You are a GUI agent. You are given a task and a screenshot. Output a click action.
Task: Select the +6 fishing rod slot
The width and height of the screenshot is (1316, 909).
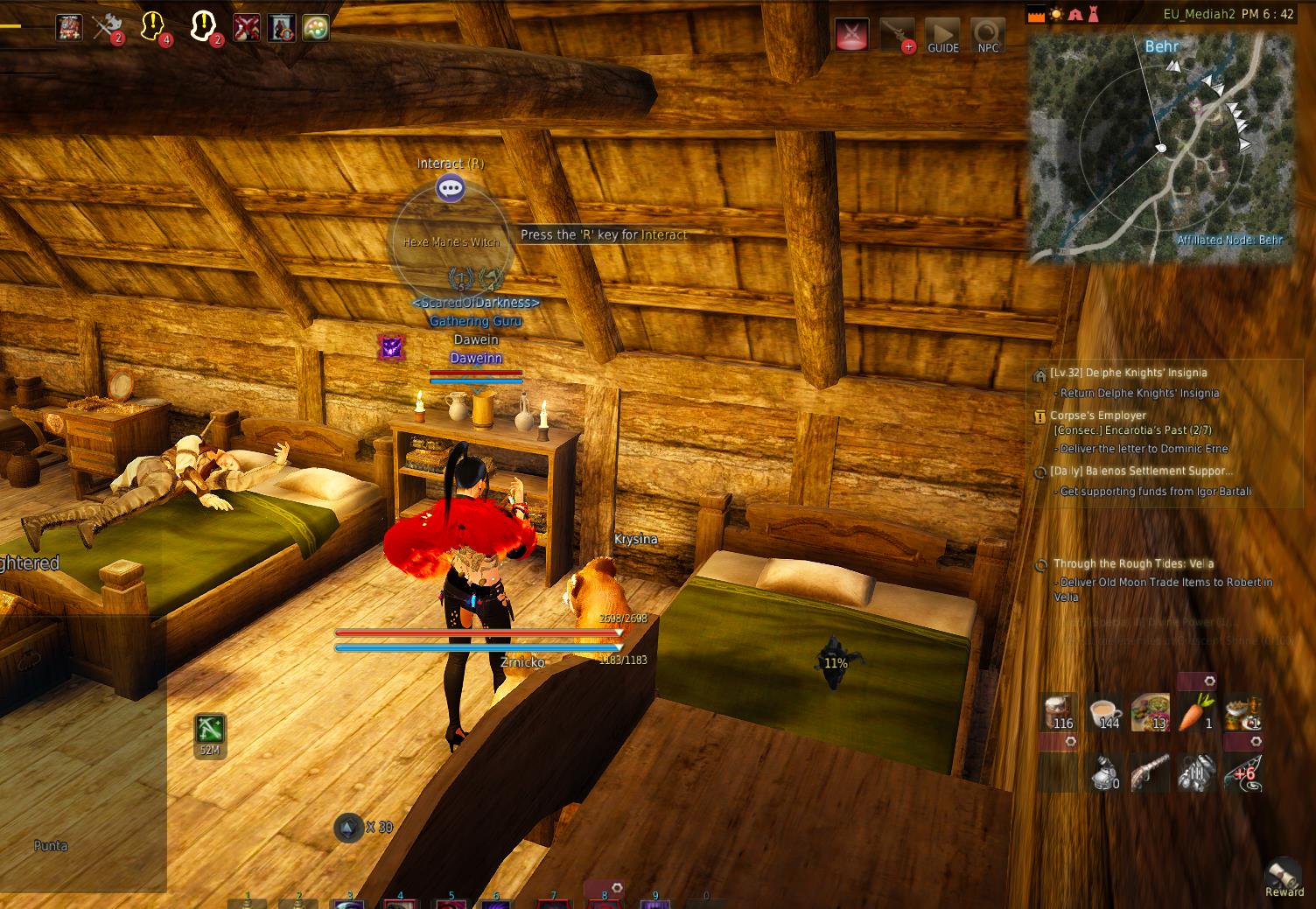(1242, 773)
